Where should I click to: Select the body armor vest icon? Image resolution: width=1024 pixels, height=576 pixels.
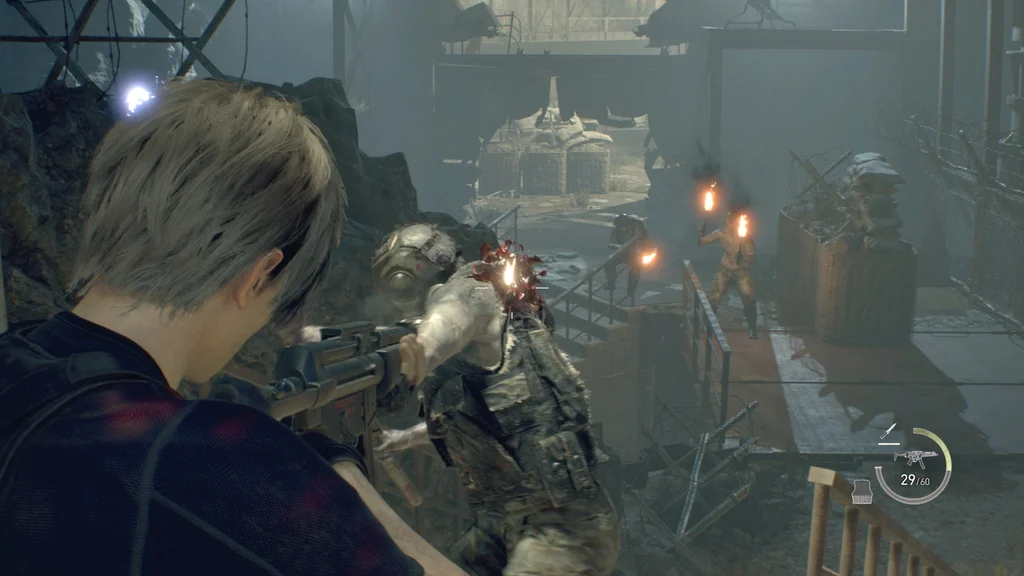tap(864, 491)
